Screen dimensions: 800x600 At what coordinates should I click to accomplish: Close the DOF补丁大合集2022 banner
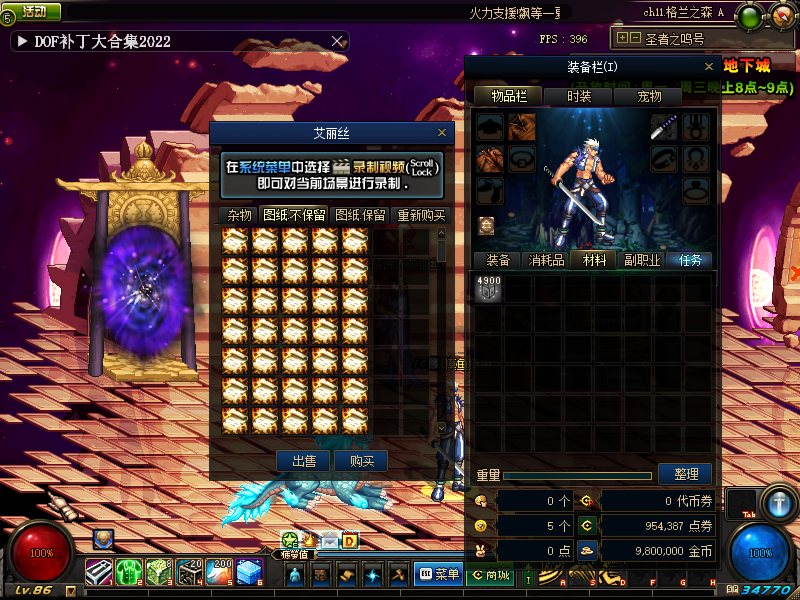tap(337, 41)
